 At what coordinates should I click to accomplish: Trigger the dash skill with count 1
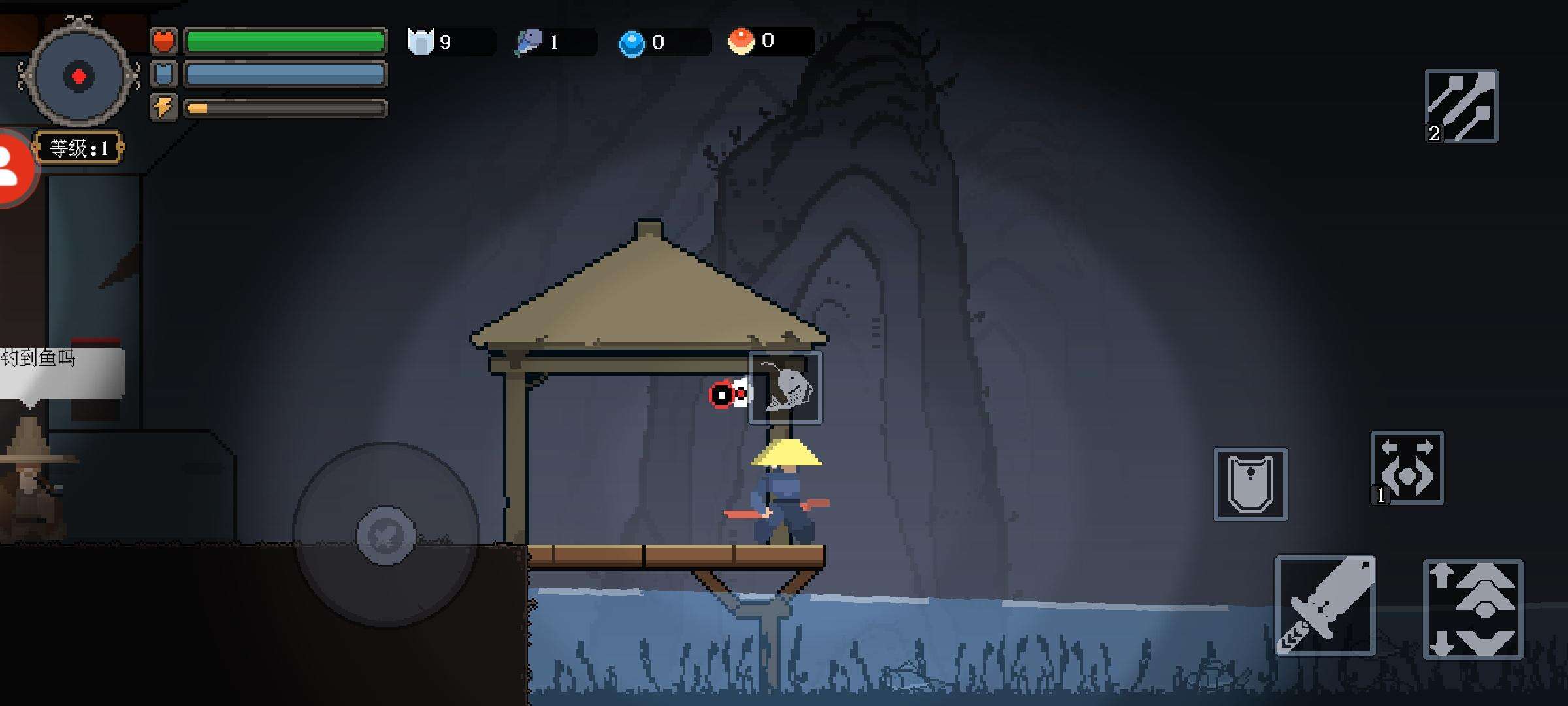coord(1407,467)
